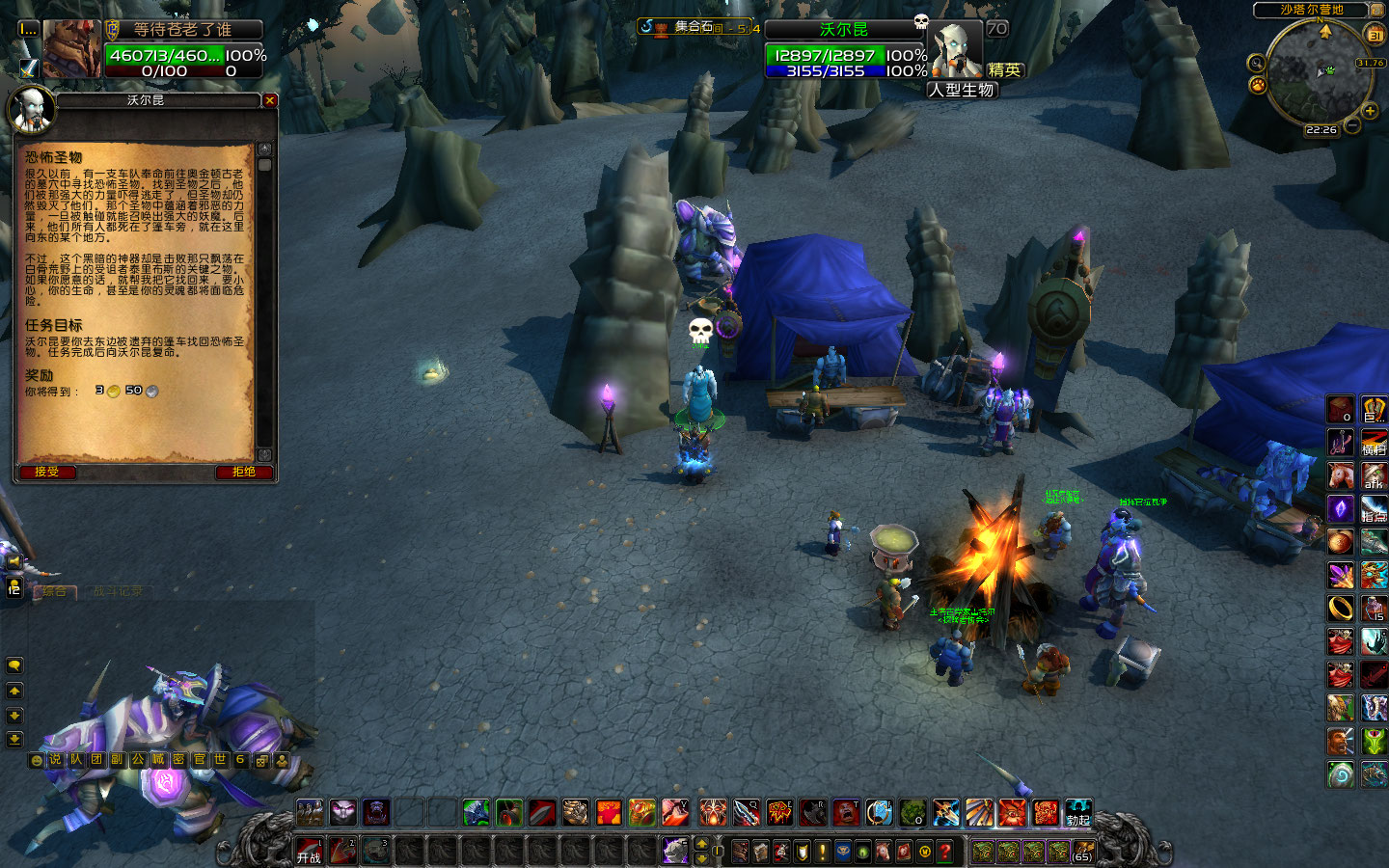This screenshot has height=868, width=1389.
Task: Zoom out on the minimap
Action: click(x=1352, y=126)
